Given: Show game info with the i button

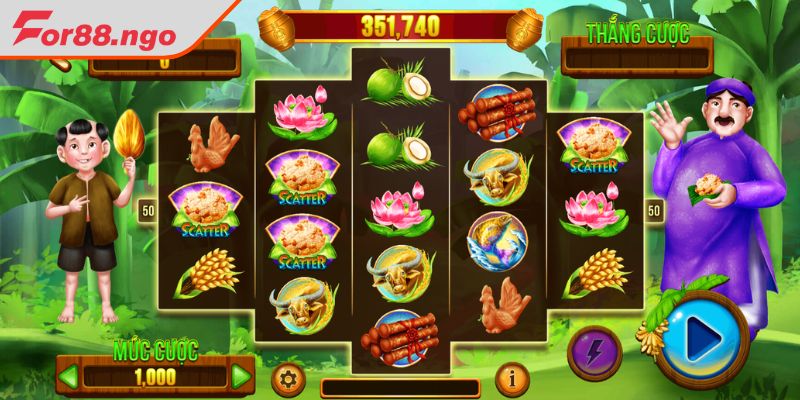Looking at the screenshot, I should [513, 380].
